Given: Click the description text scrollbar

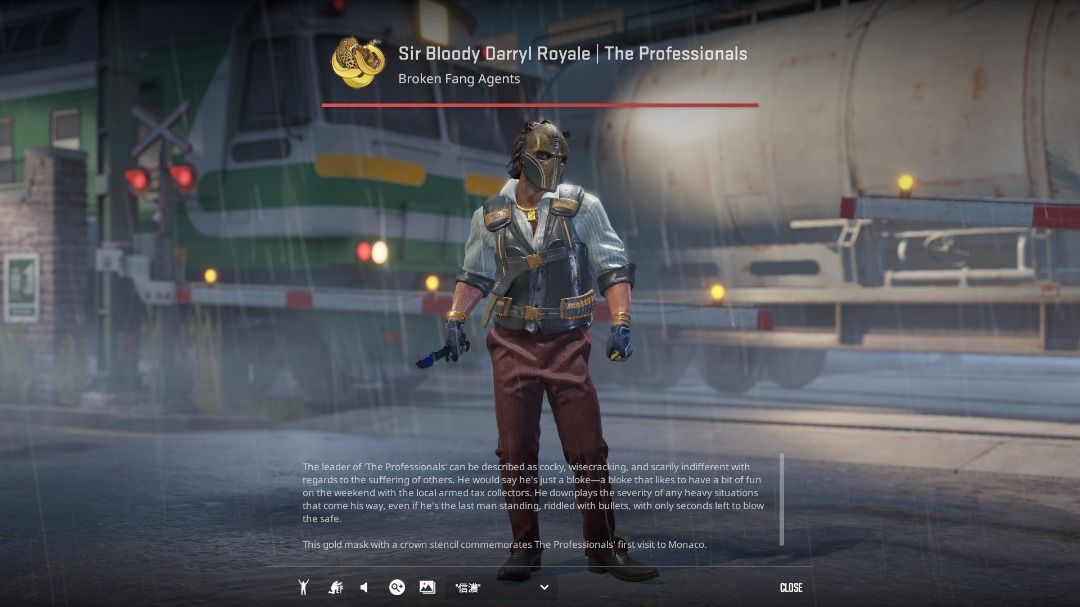Looking at the screenshot, I should (781, 499).
